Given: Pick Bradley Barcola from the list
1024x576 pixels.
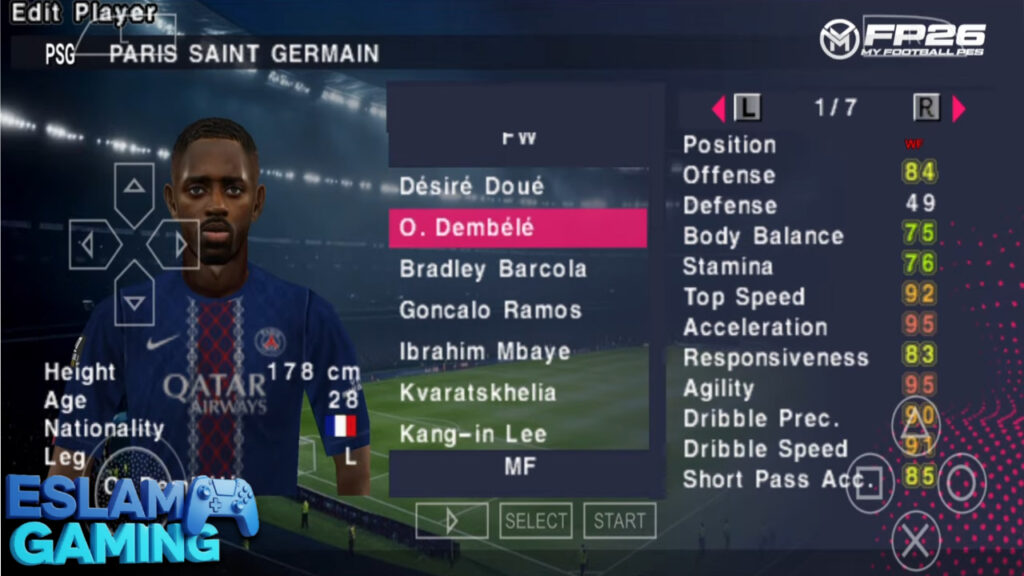Looking at the screenshot, I should pyautogui.click(x=493, y=269).
